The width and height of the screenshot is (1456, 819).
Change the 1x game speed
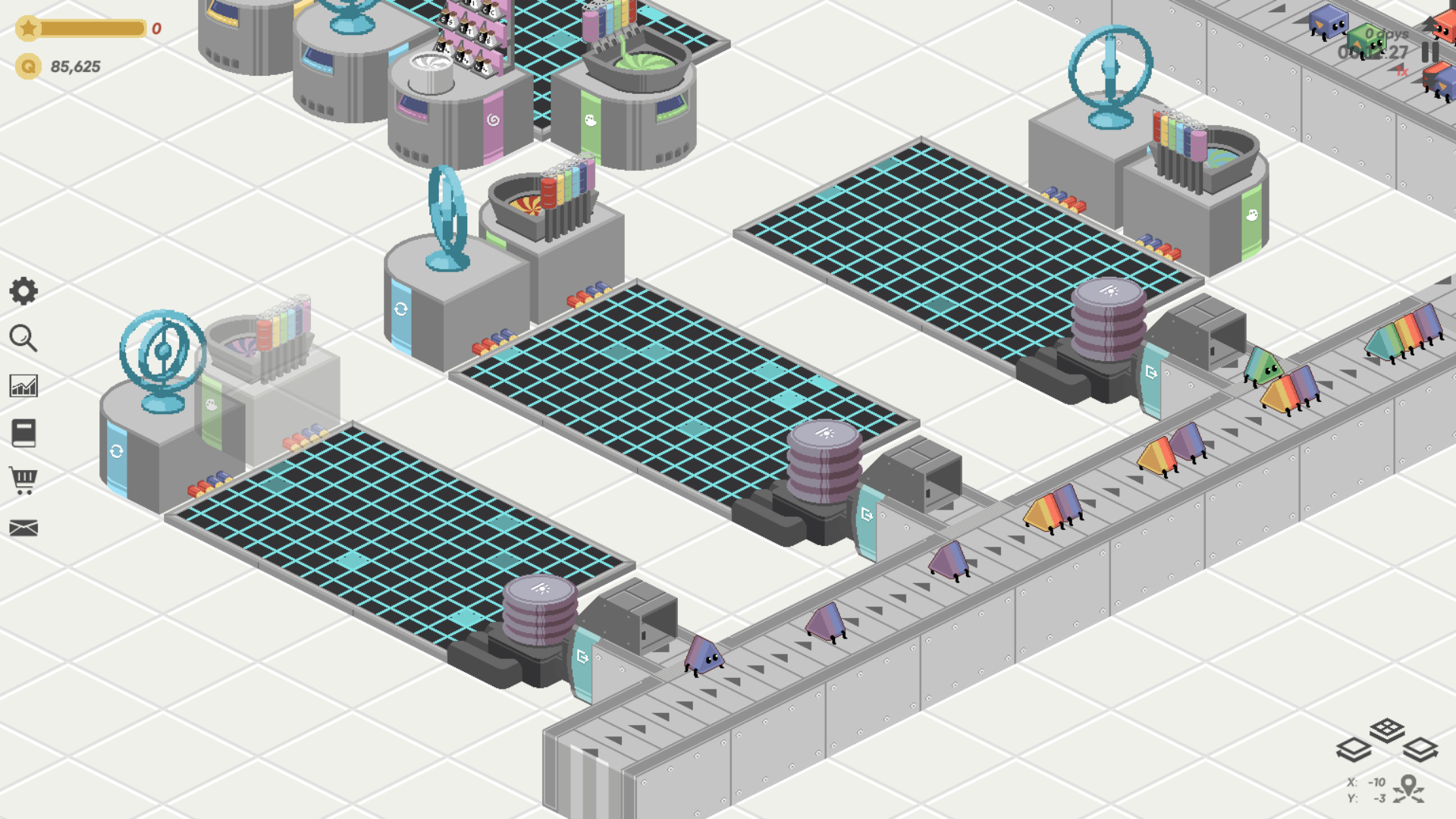1401,71
